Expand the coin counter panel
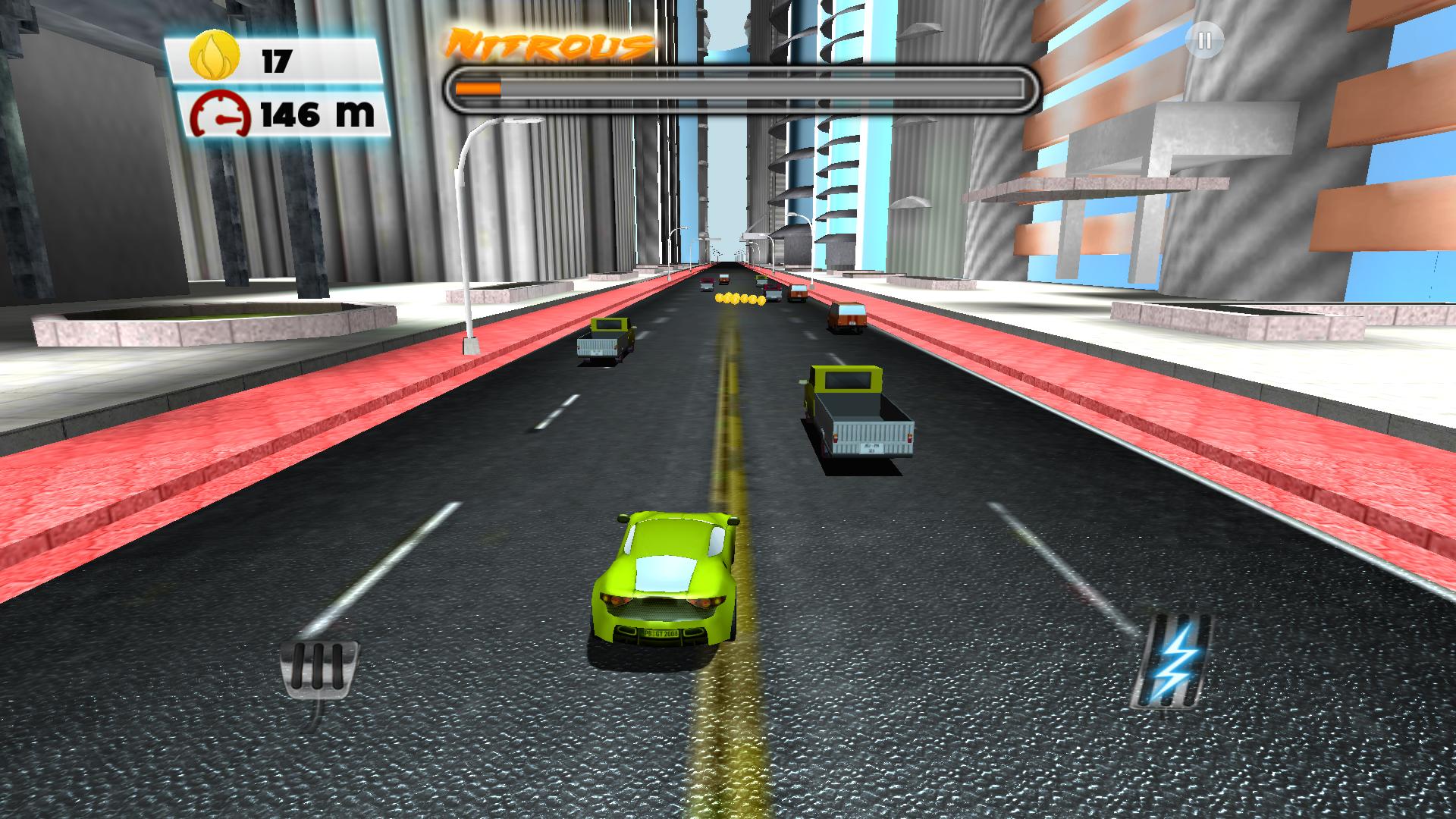The image size is (1456, 819). click(x=281, y=57)
